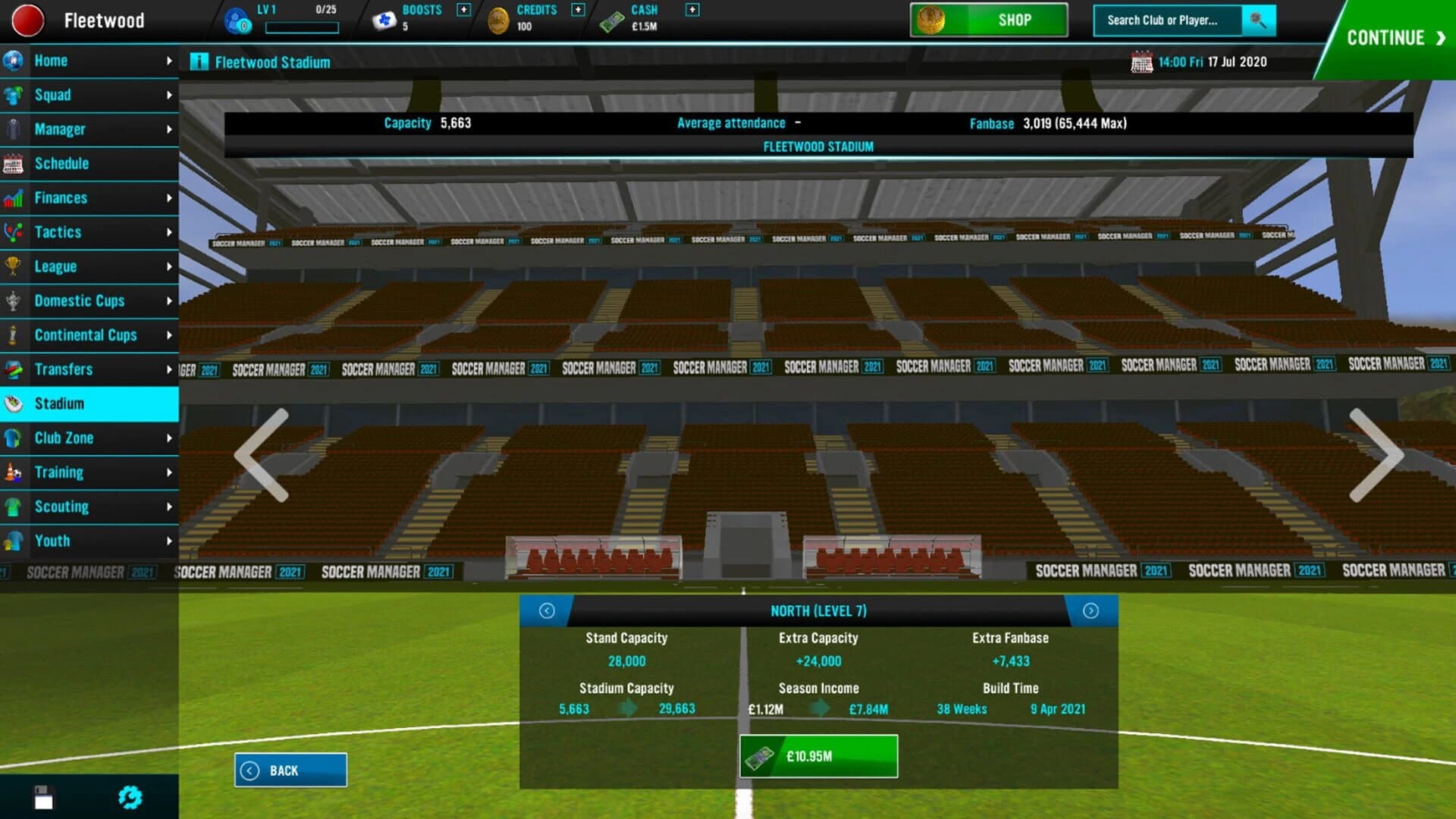Expand the Squad menu arrow
1456x819 pixels.
[x=168, y=95]
